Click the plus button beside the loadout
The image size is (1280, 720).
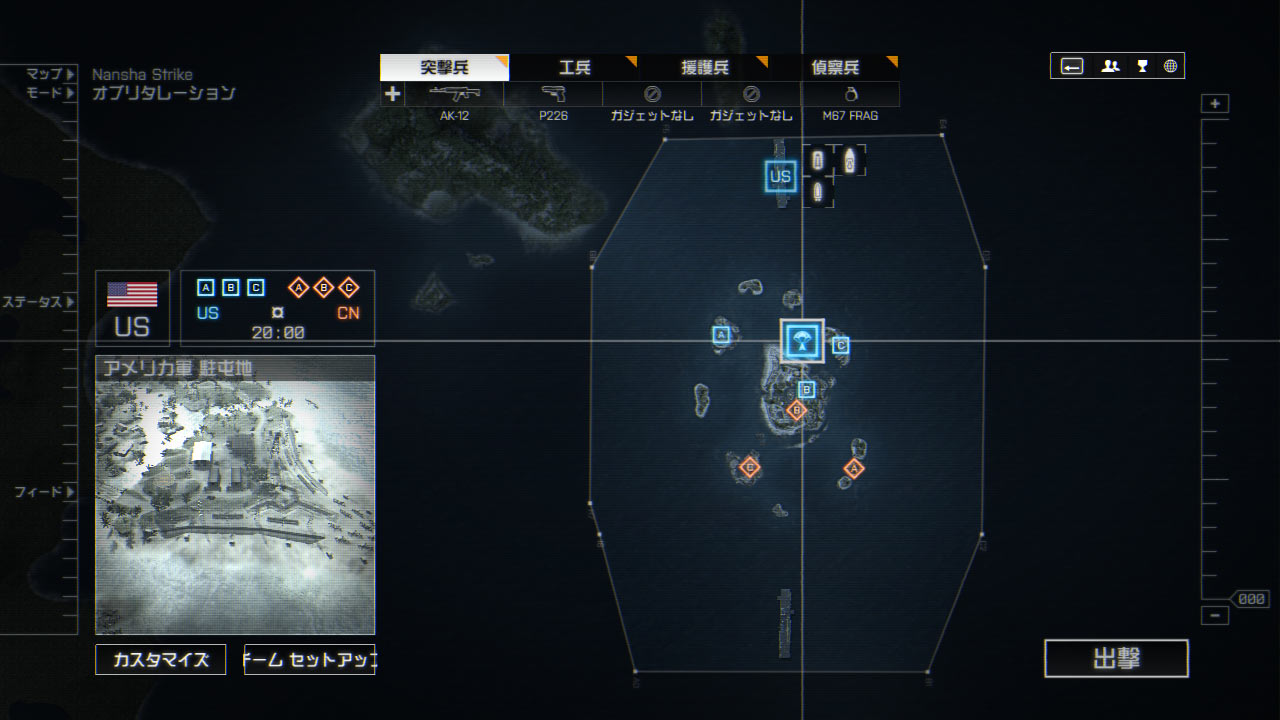pyautogui.click(x=392, y=94)
